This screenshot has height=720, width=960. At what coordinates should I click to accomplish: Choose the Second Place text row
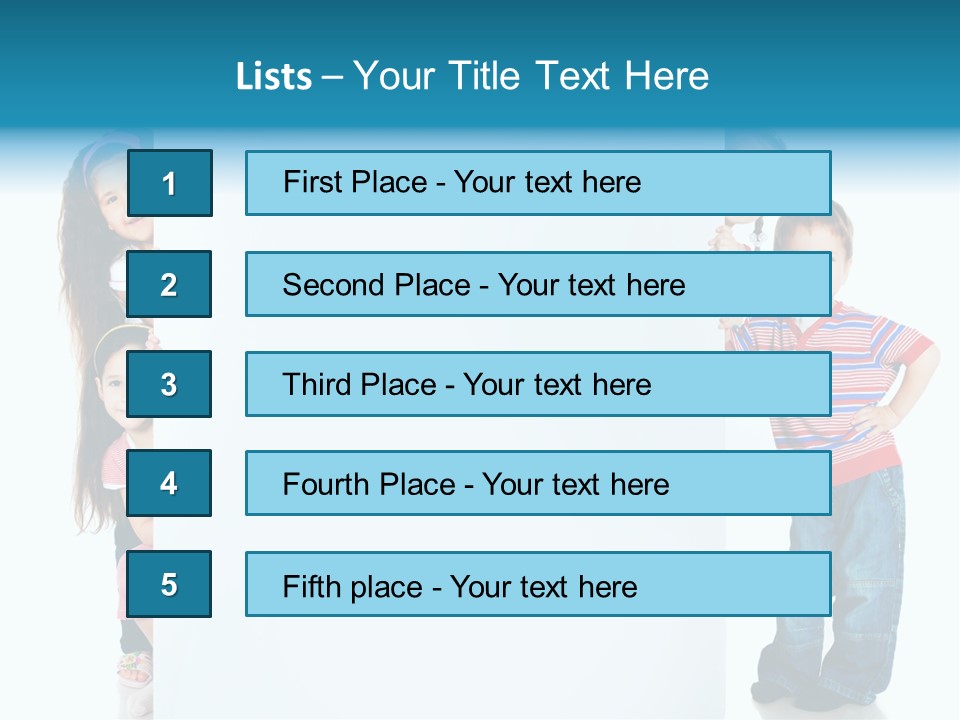538,284
